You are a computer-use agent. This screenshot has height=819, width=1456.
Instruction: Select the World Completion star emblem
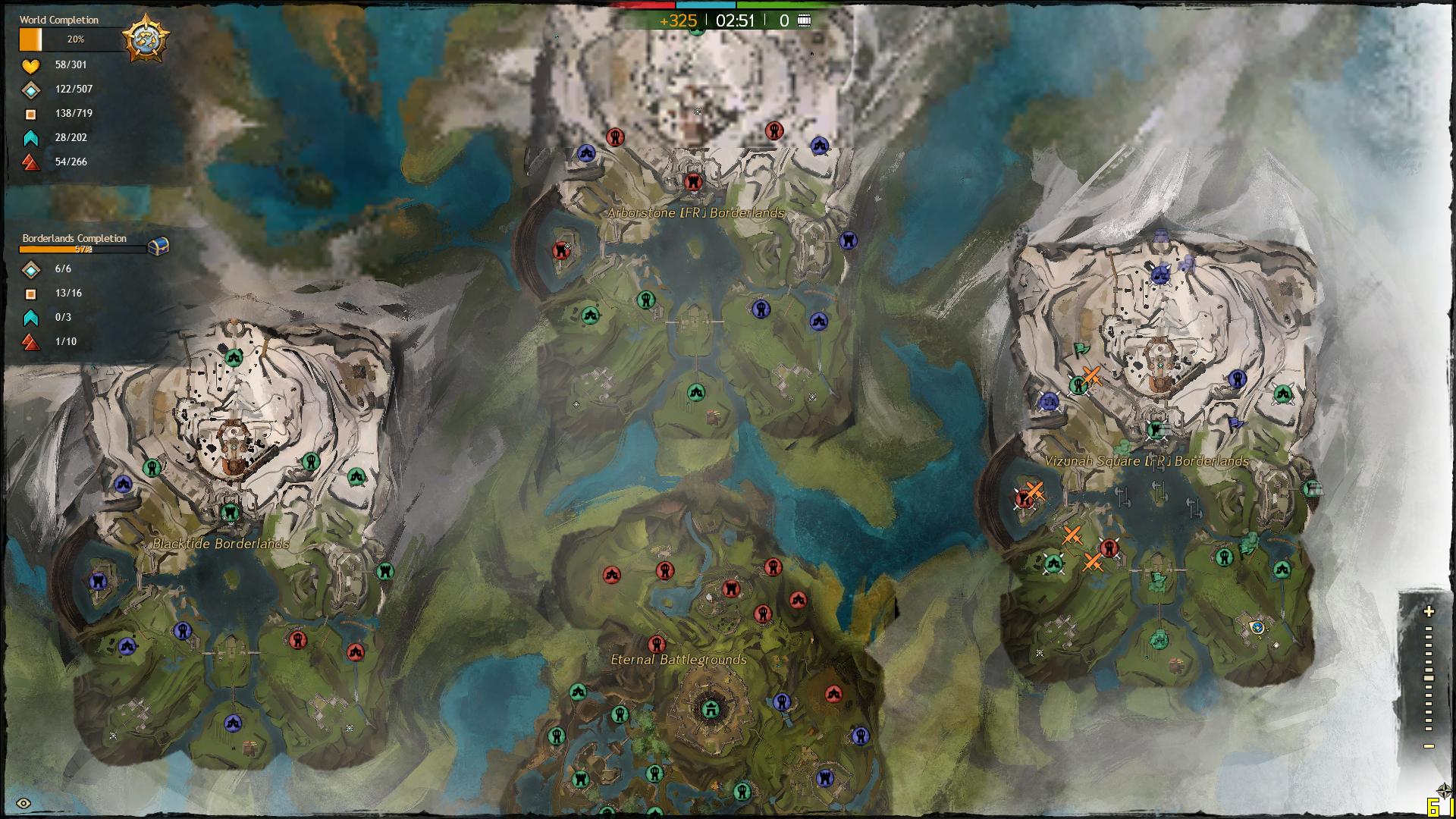[x=145, y=38]
